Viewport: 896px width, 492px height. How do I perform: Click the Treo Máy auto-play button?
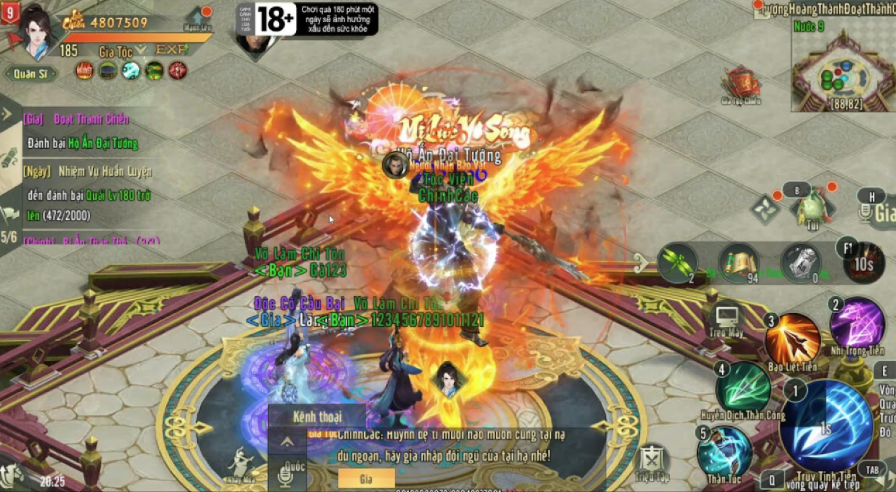click(725, 319)
